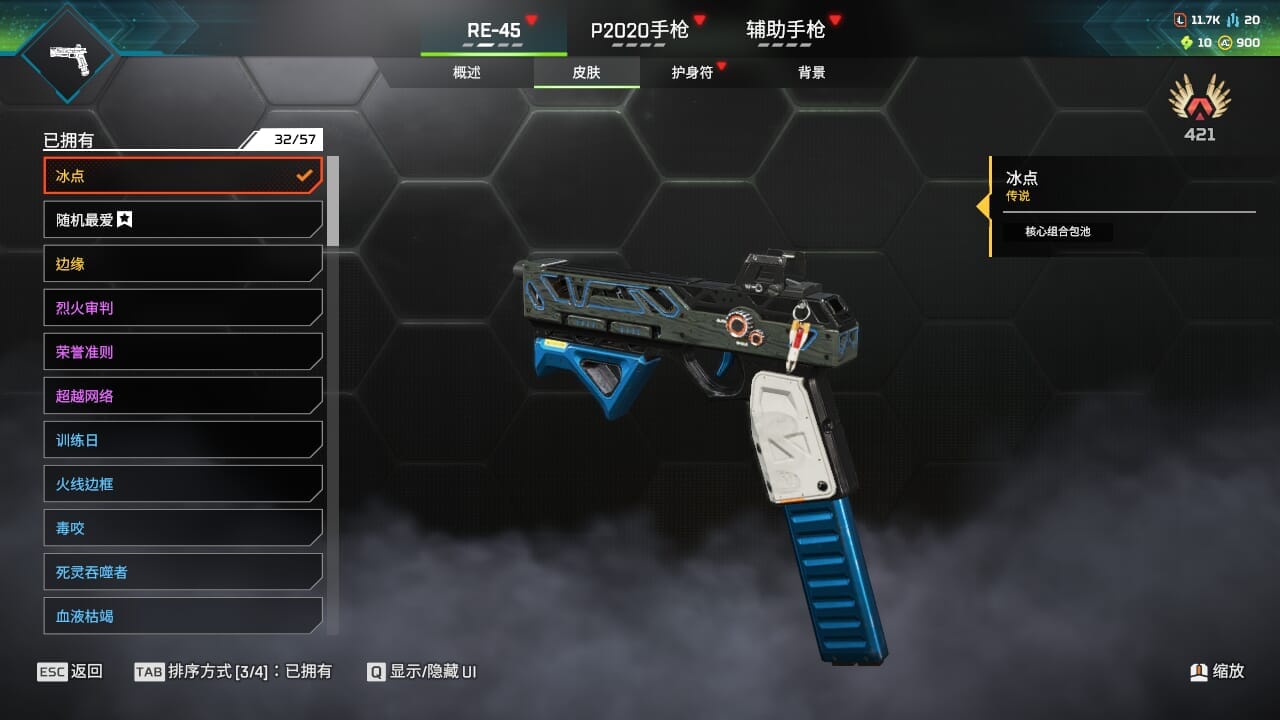Viewport: 1280px width, 720px height.
Task: Select the 冰点 skin in the list
Action: 183,176
